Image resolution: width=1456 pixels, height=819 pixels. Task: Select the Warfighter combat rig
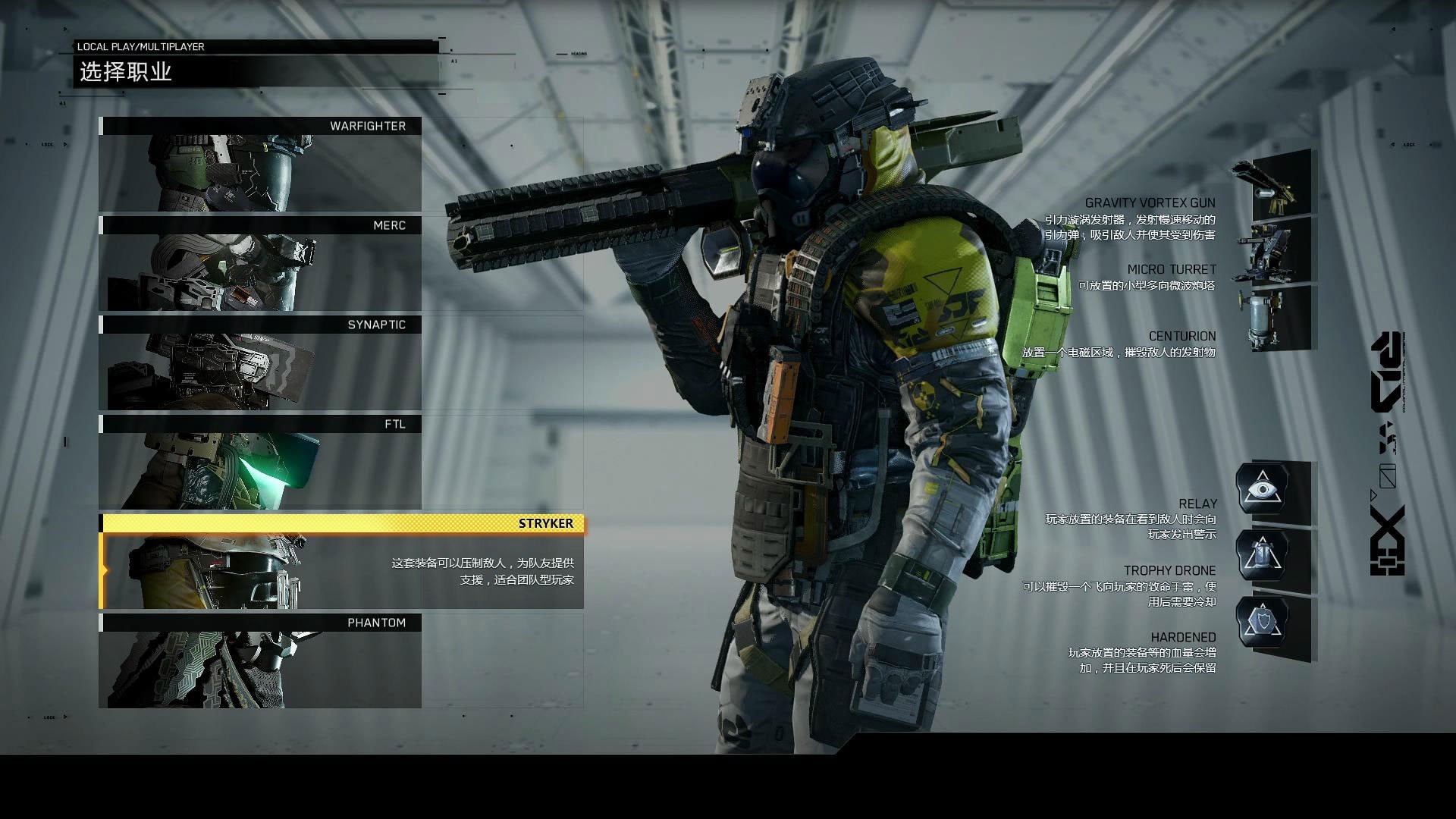point(260,165)
